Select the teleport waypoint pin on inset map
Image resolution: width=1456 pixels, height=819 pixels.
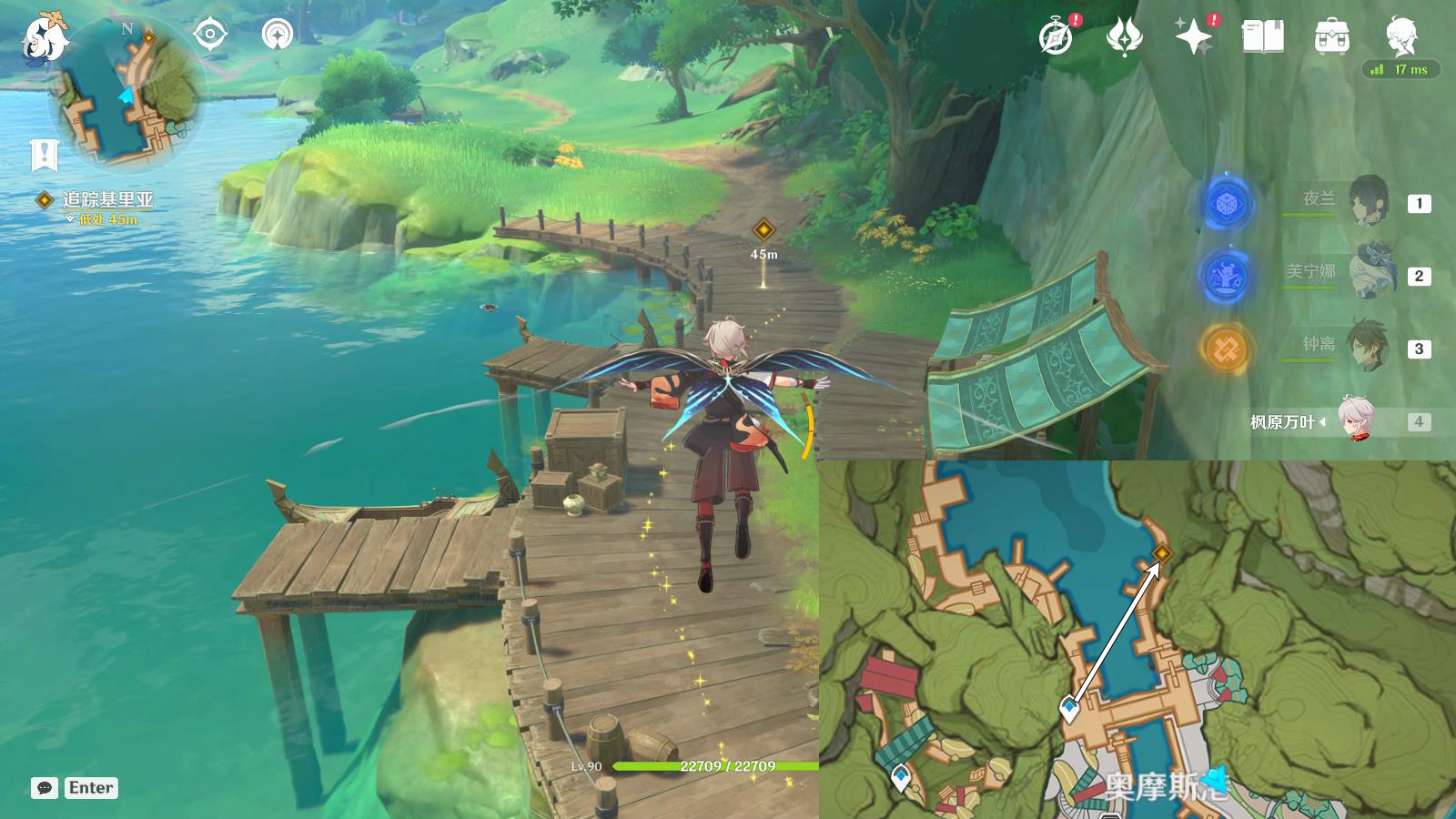coord(901,778)
